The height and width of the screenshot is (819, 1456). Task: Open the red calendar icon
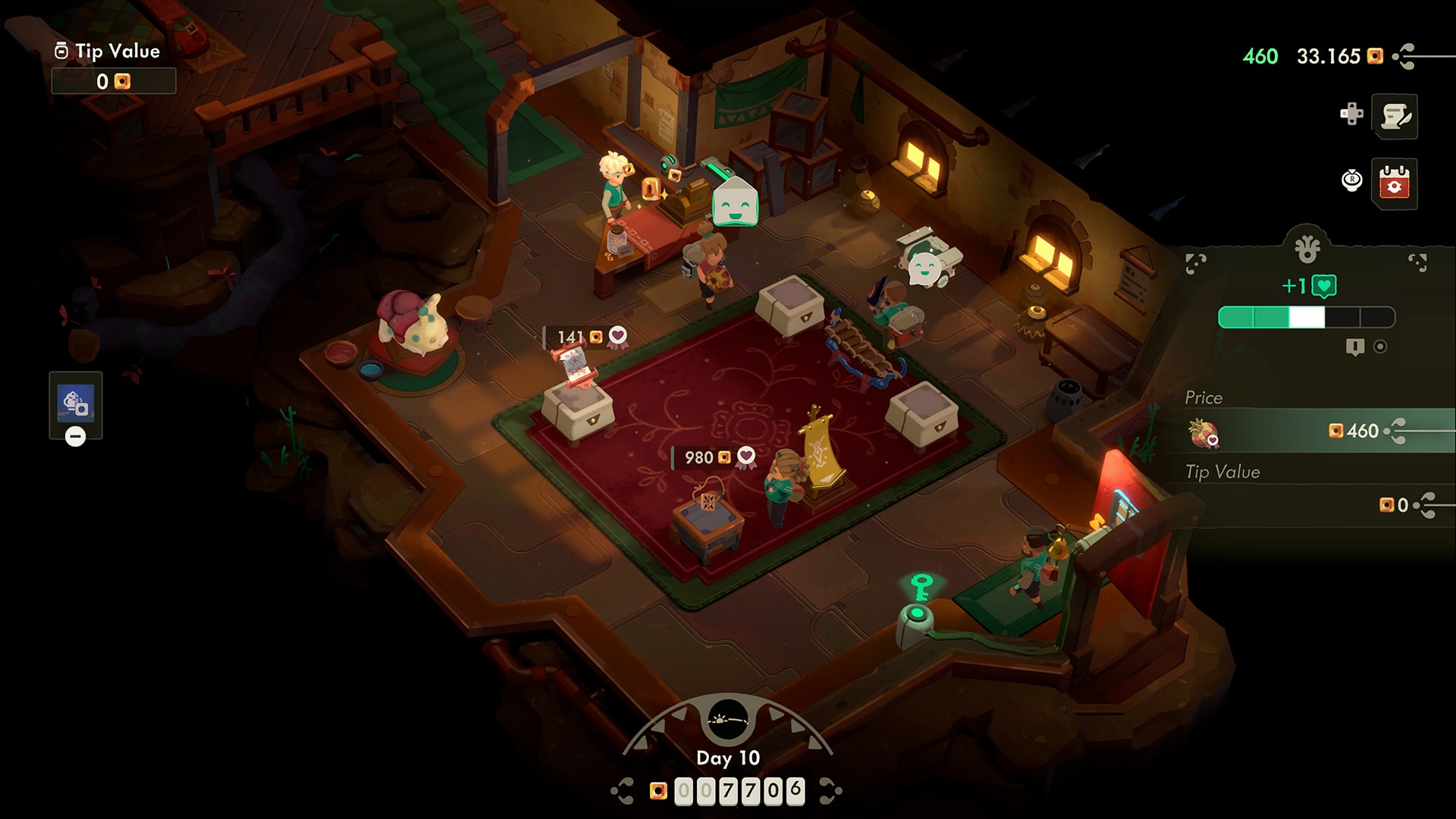1395,183
